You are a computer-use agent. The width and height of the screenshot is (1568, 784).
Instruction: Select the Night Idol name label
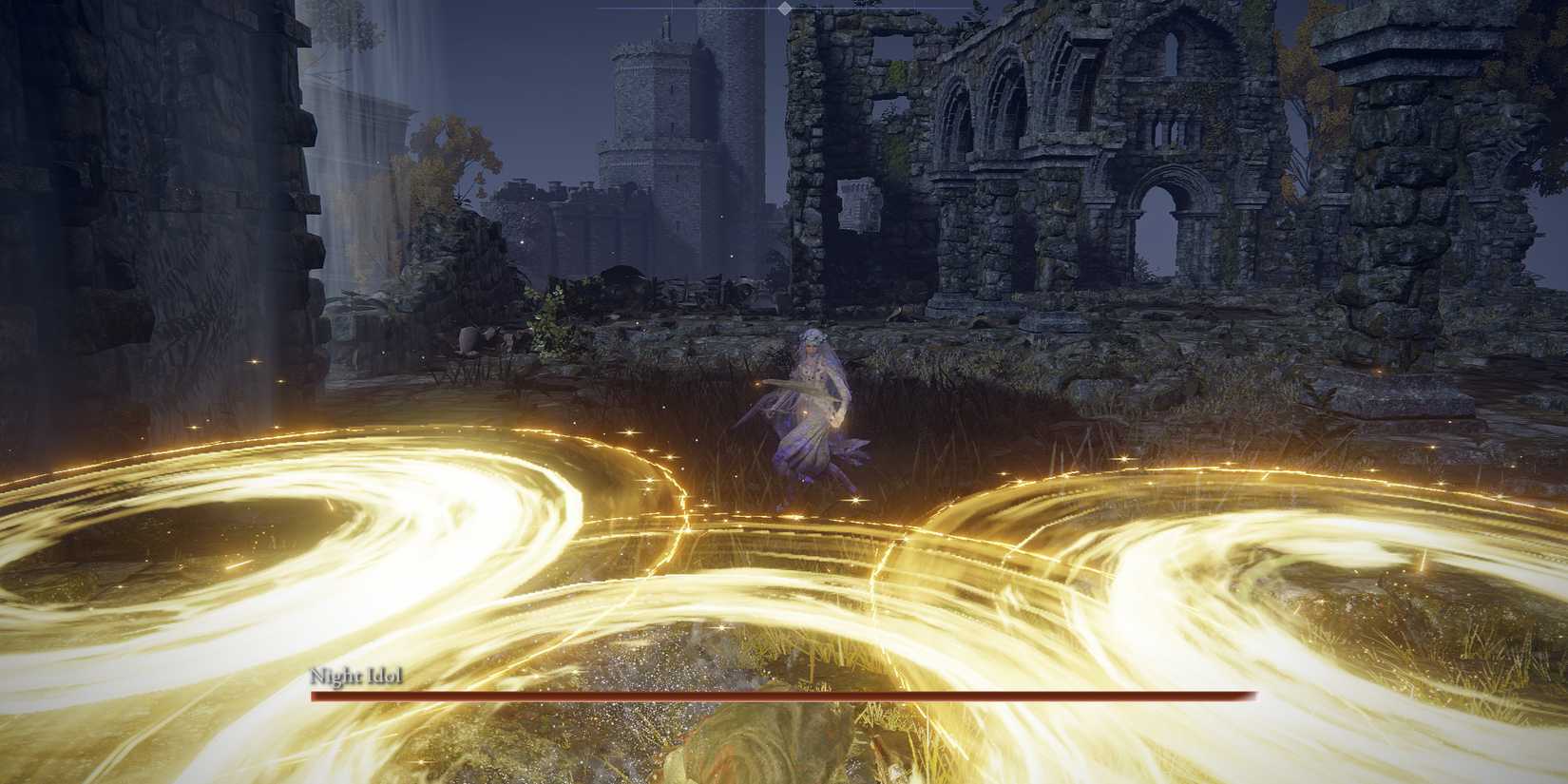coord(358,676)
